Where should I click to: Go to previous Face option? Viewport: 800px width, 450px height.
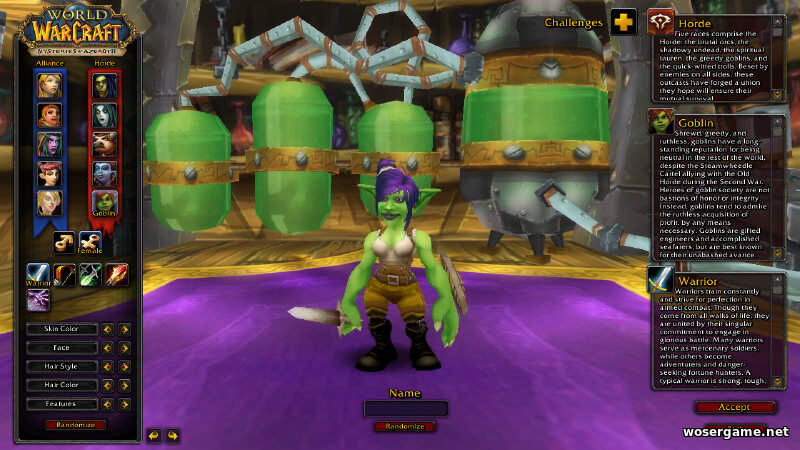109,348
